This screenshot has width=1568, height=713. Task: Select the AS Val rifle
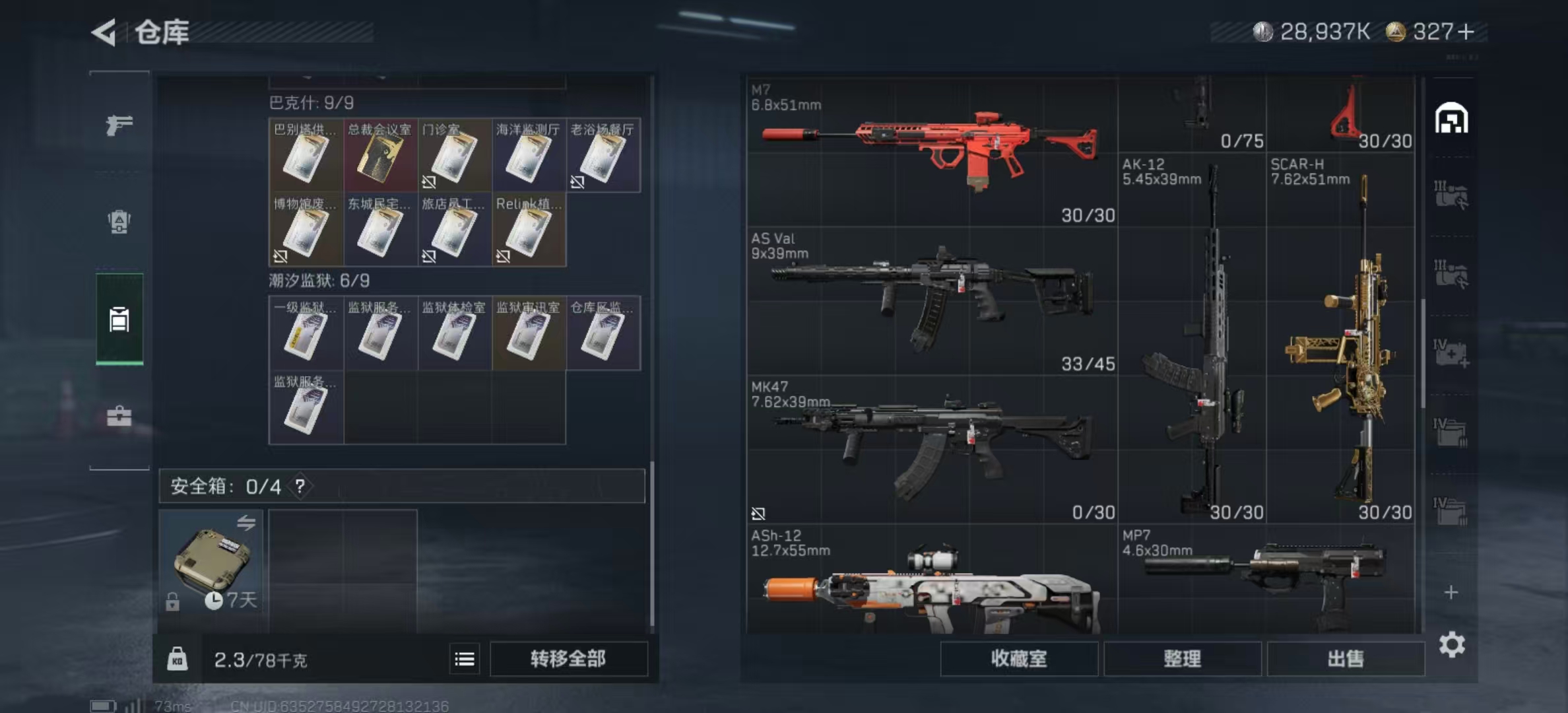[932, 300]
